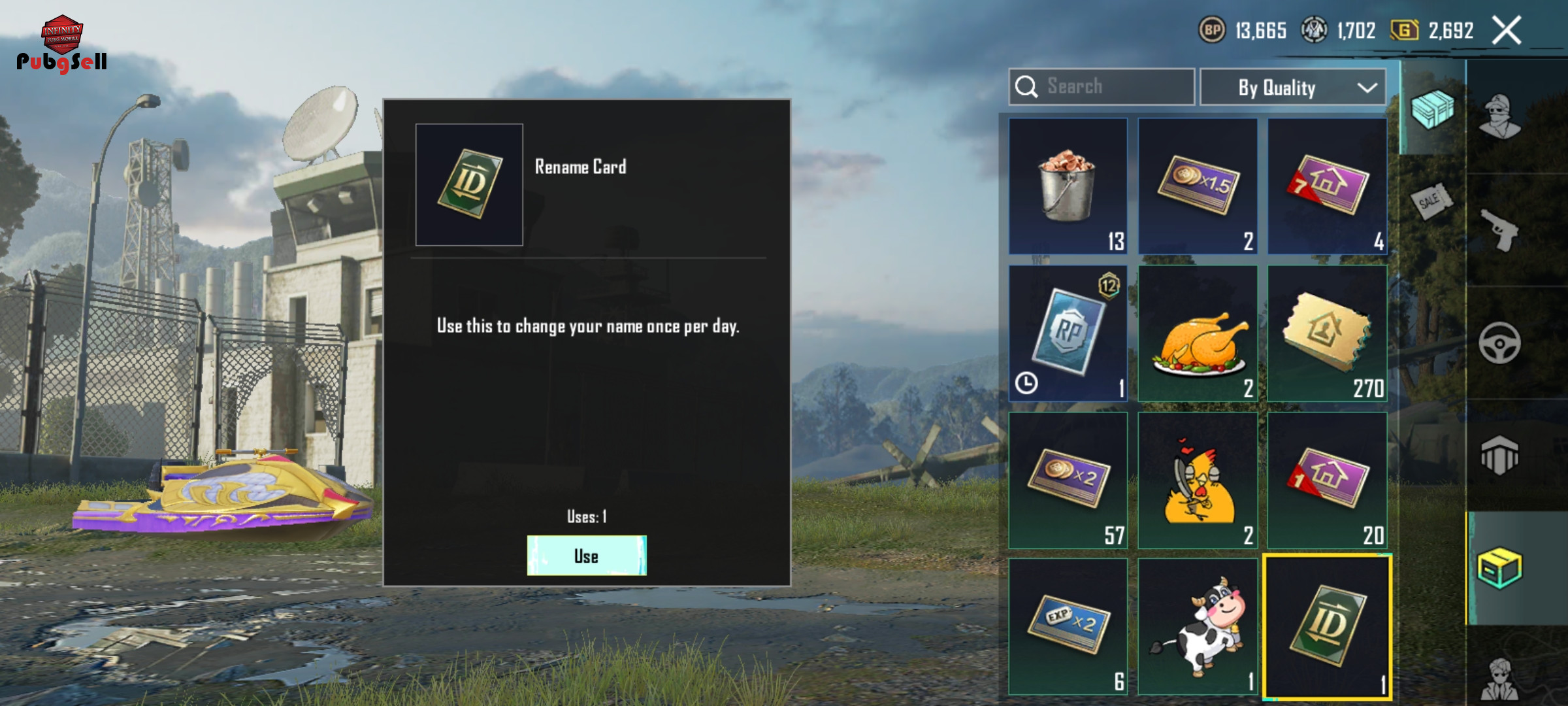
Task: Select the highlighted ID rename card slot
Action: click(1327, 626)
